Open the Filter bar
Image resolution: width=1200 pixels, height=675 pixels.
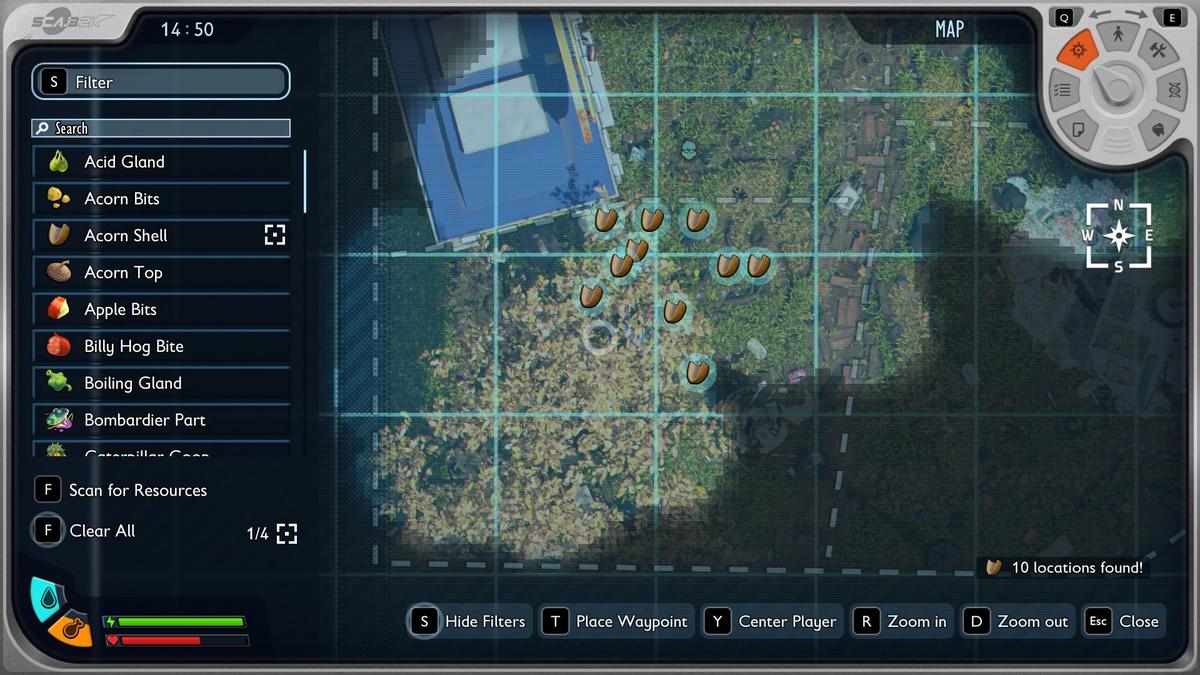(161, 82)
